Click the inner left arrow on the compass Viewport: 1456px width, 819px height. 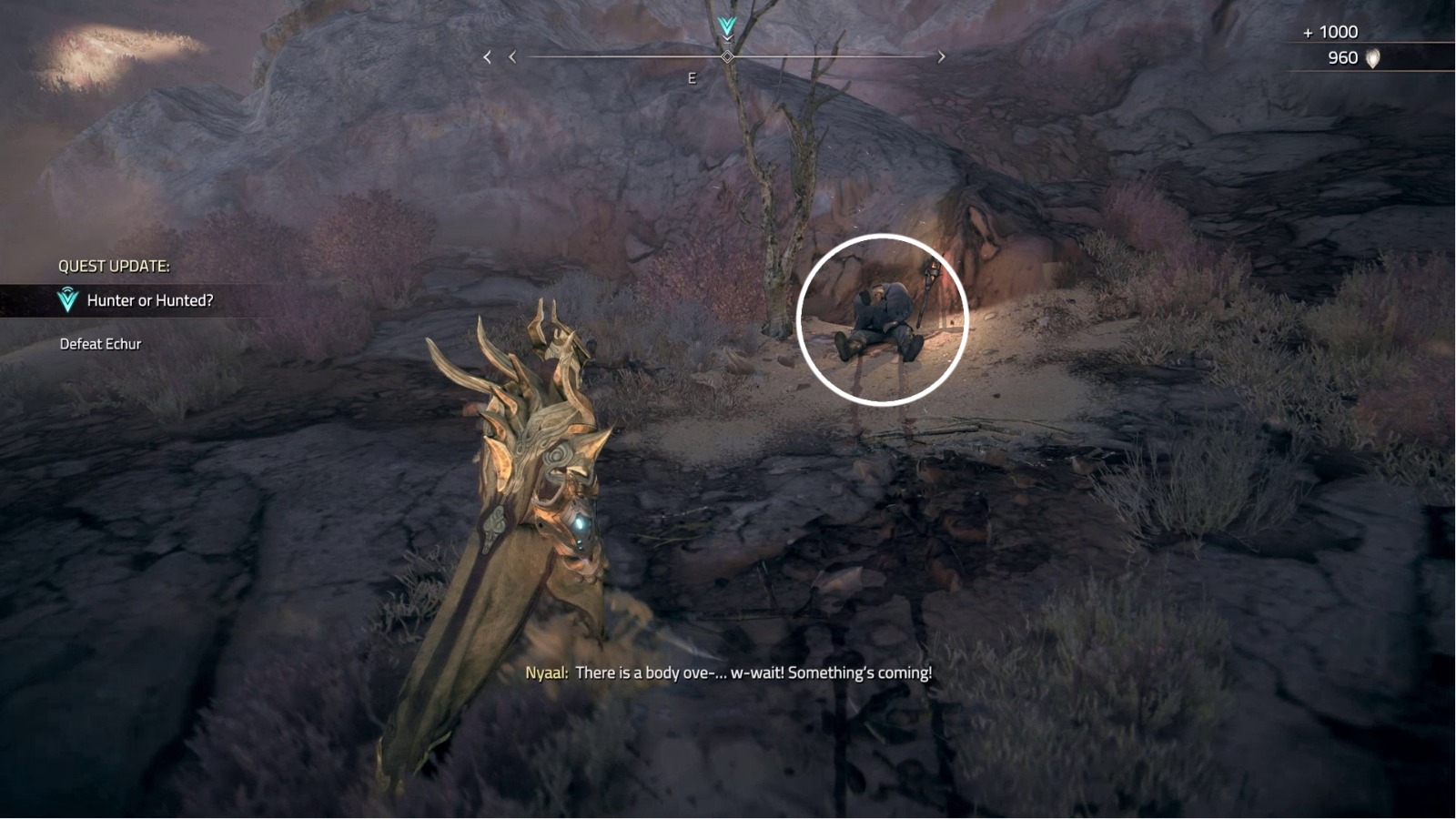(x=511, y=56)
